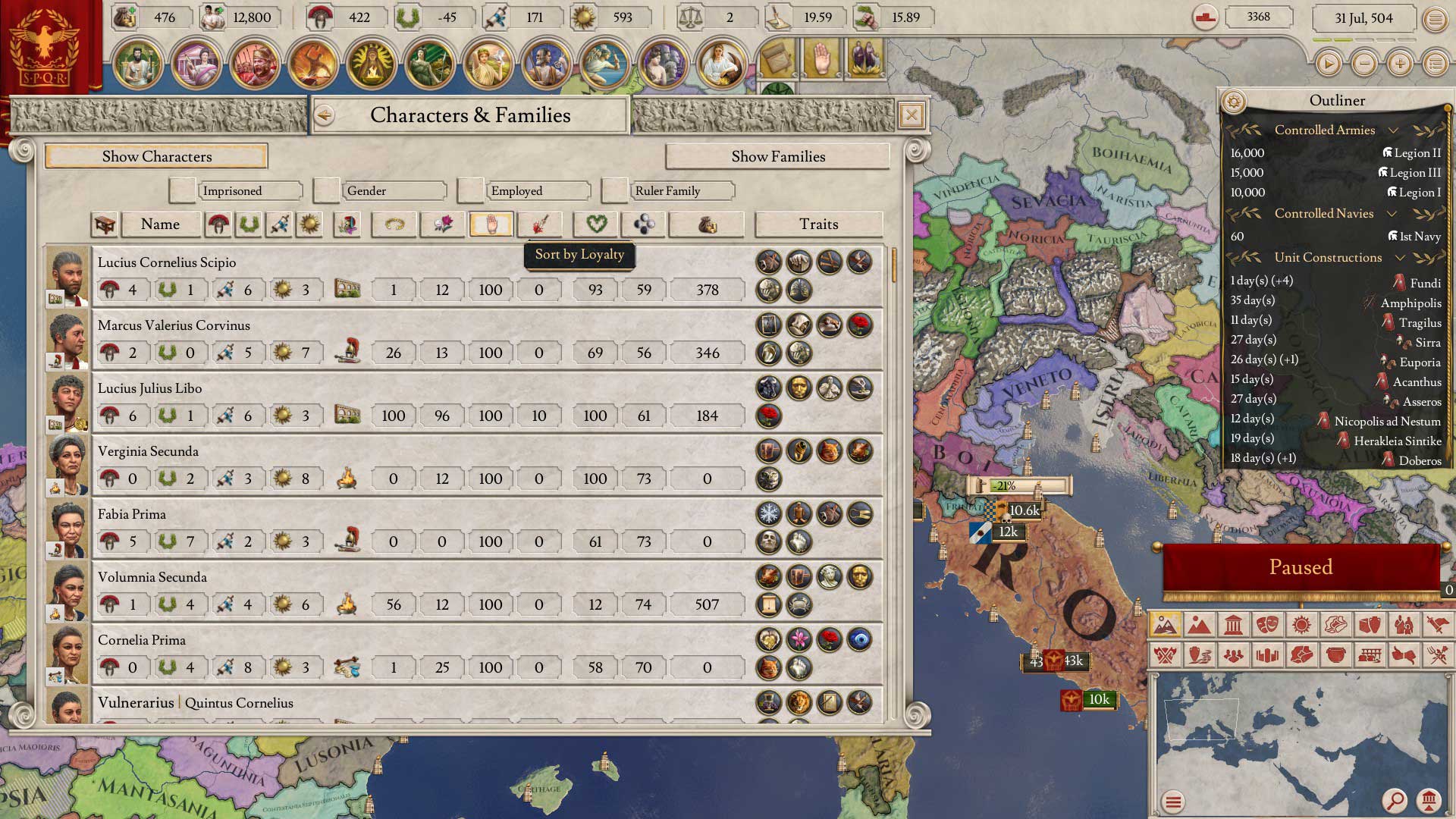Tick the Ruler Family filter checkbox
Screen dimensions: 1456x819
[x=614, y=190]
